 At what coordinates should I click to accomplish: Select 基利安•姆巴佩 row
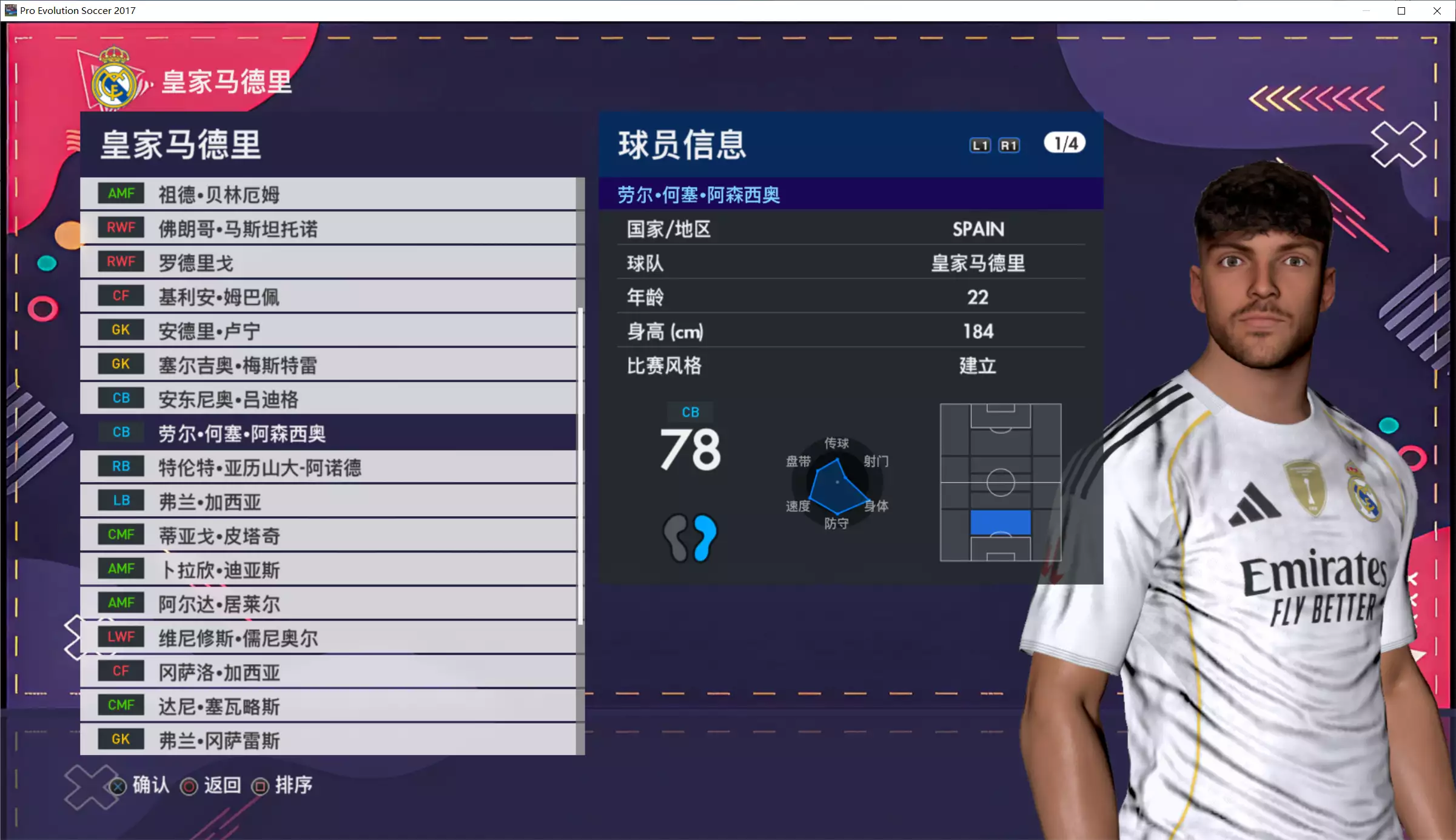[327, 297]
